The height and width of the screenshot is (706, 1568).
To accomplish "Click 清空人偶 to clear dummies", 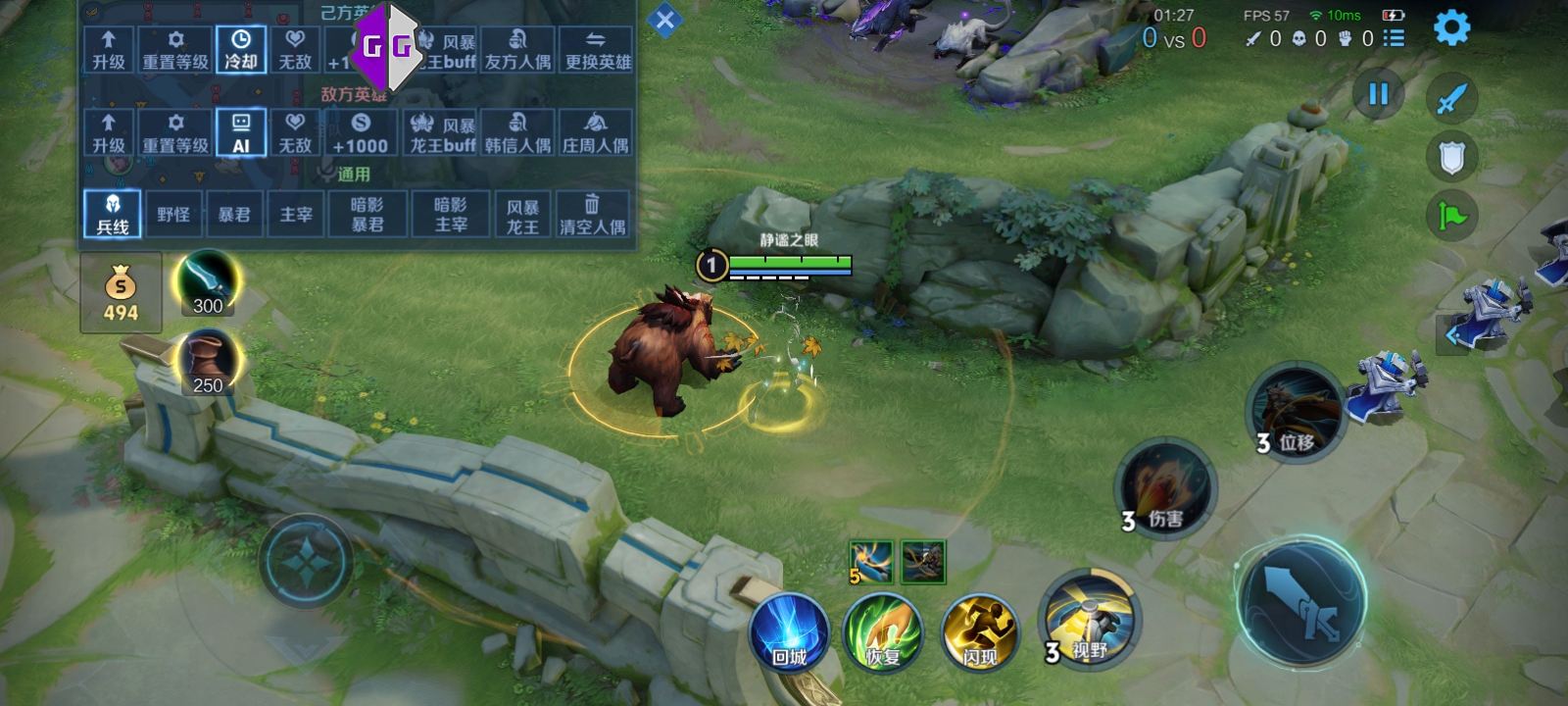I will 592,214.
